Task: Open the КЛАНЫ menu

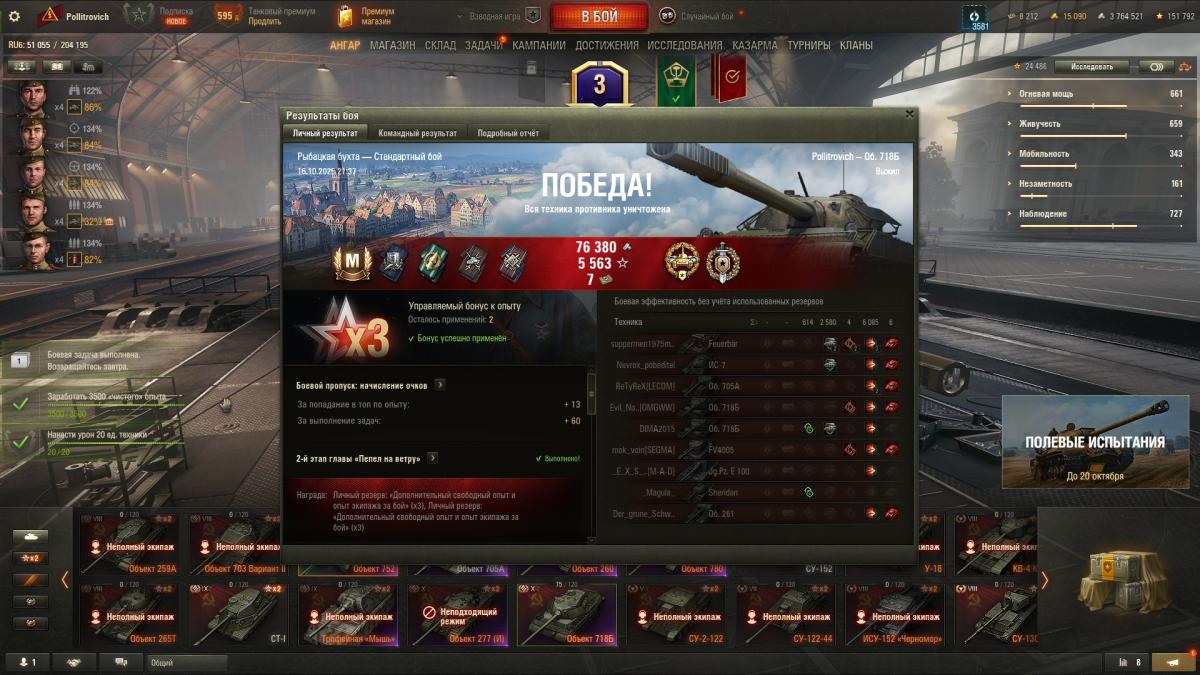Action: click(856, 45)
